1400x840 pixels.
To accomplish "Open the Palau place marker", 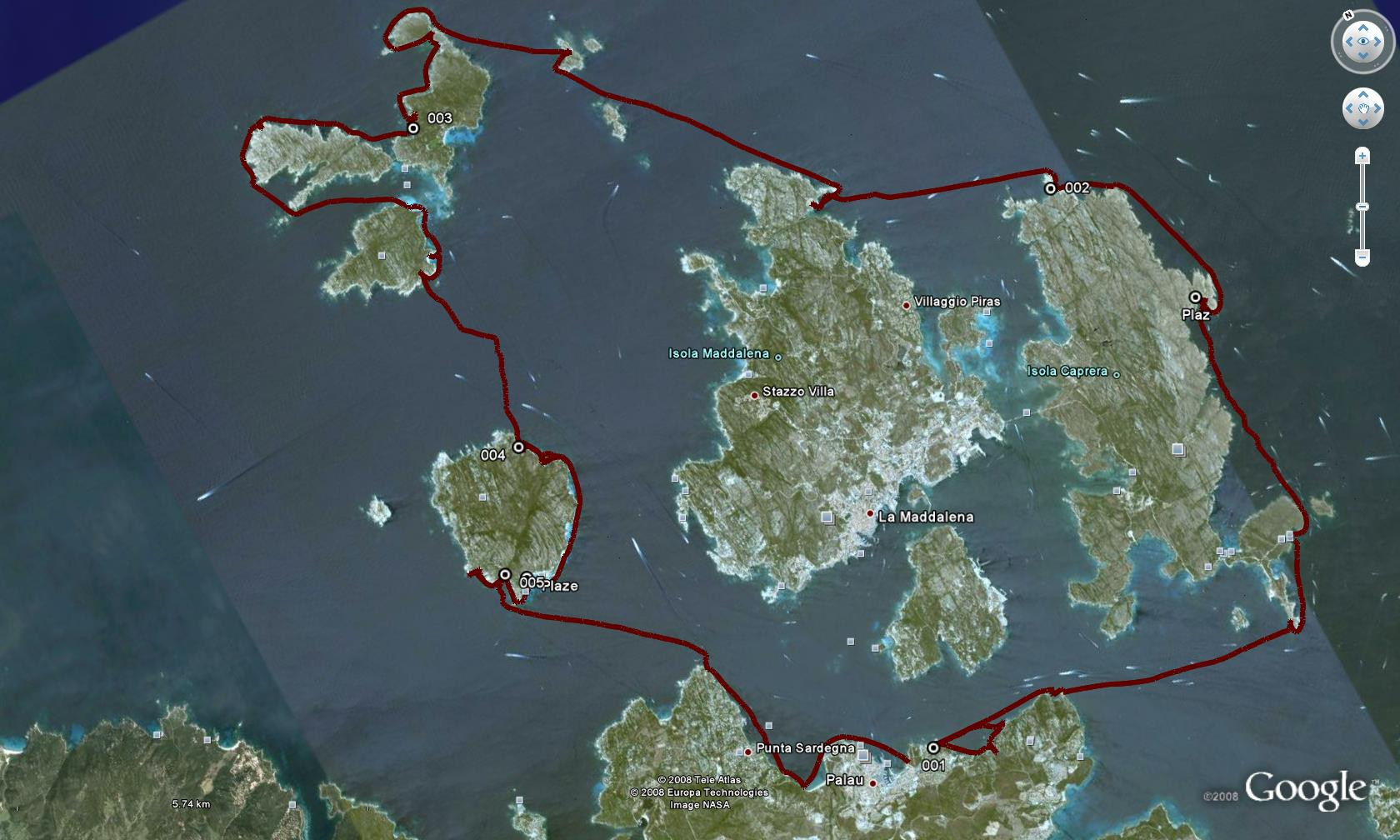I will click(873, 783).
